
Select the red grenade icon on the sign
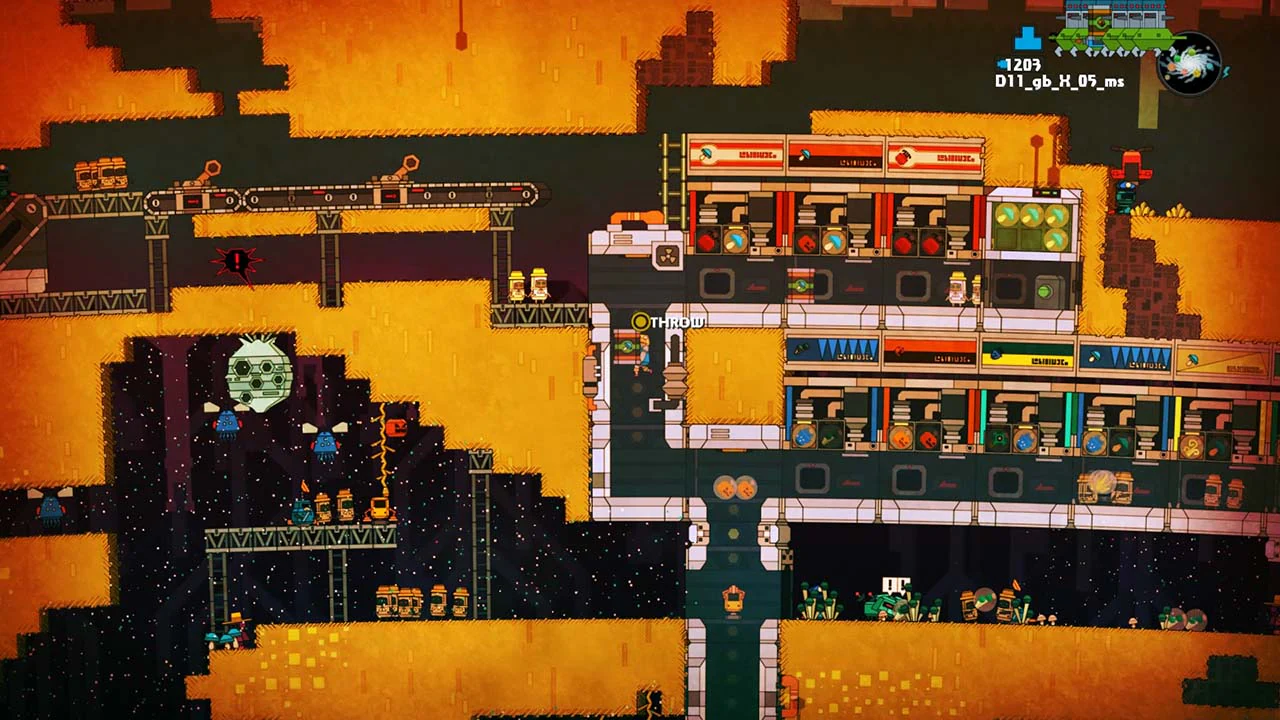tap(904, 156)
